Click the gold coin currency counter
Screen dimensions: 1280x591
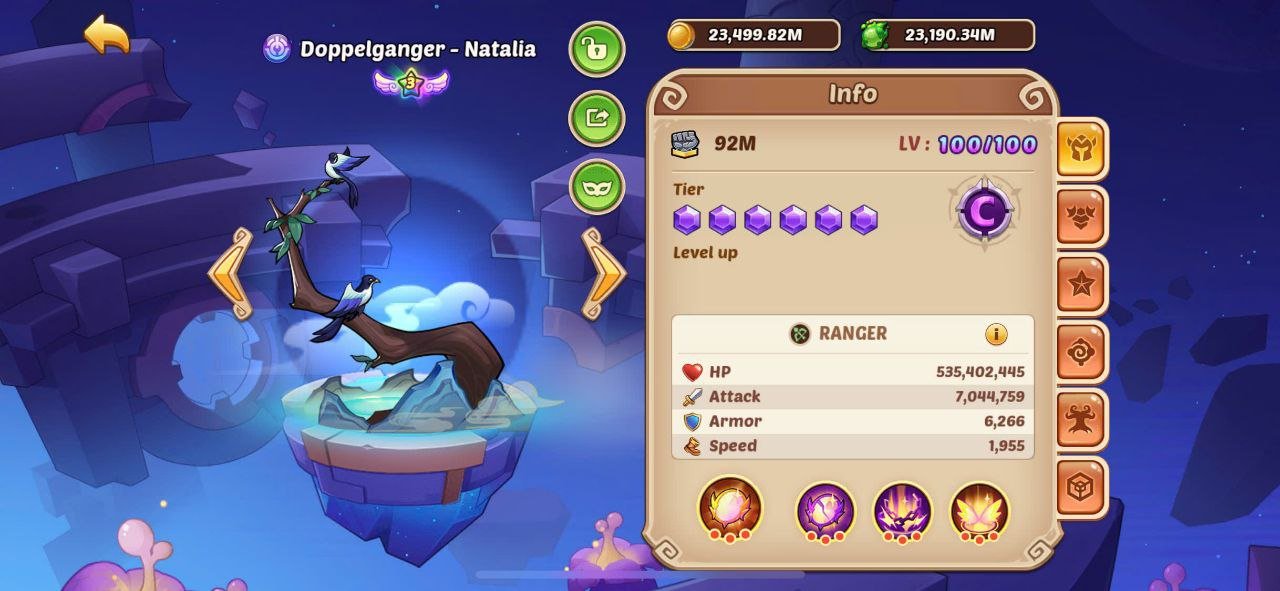[754, 35]
